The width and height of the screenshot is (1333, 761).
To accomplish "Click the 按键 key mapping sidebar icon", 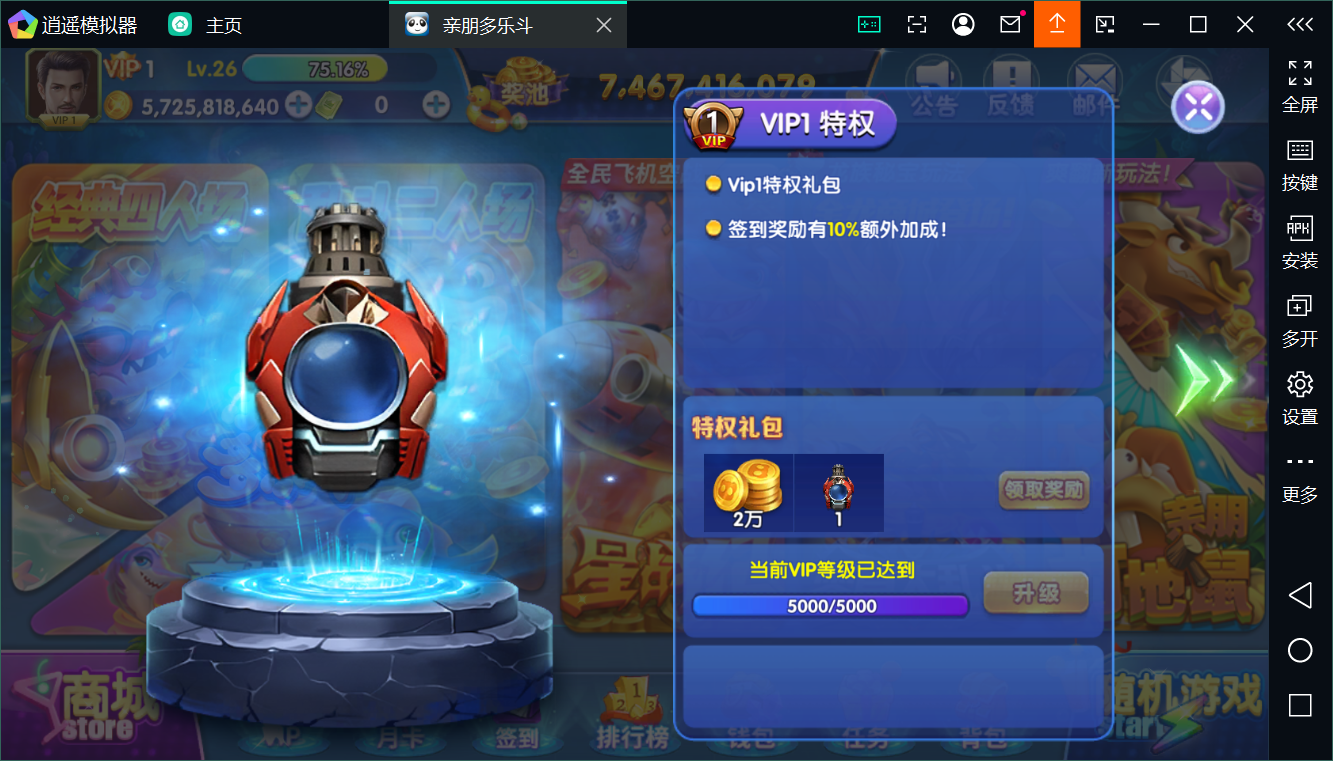I will point(1299,162).
